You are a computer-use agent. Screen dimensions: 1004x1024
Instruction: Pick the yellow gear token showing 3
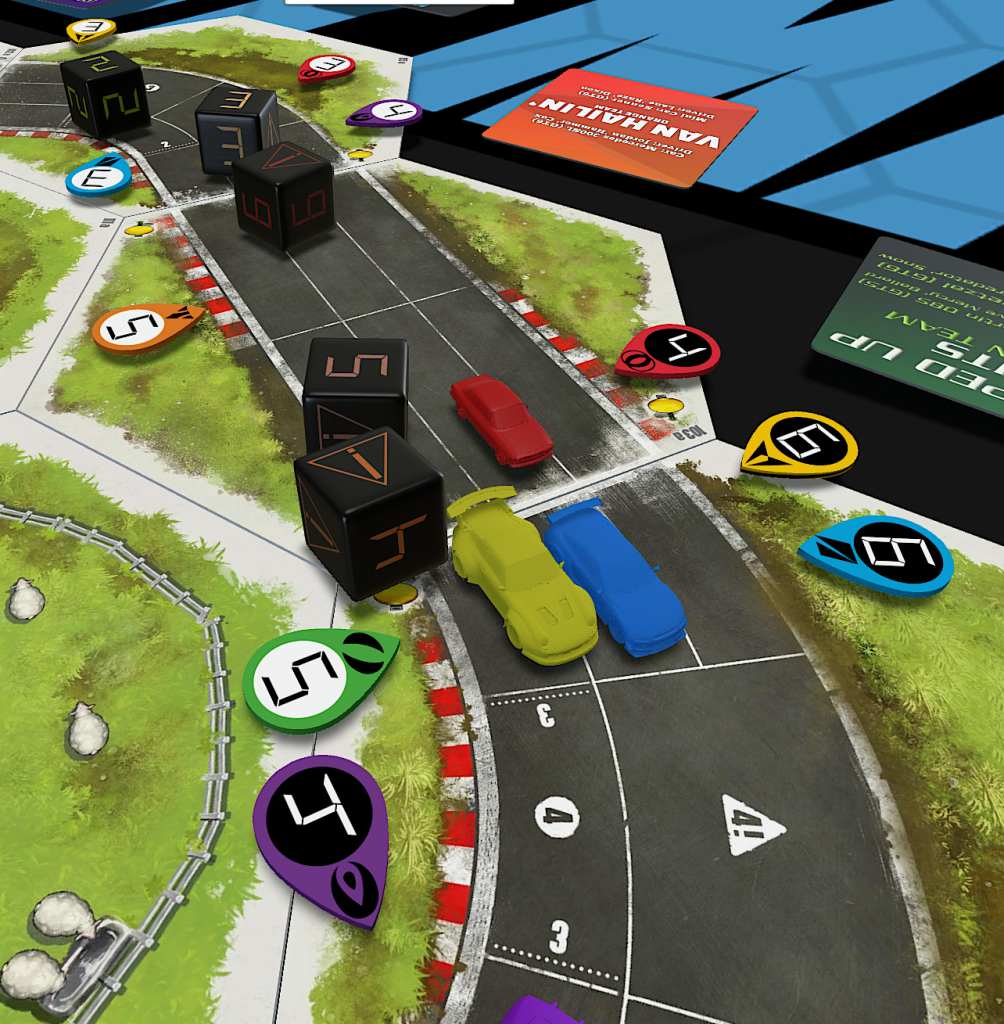91,30
